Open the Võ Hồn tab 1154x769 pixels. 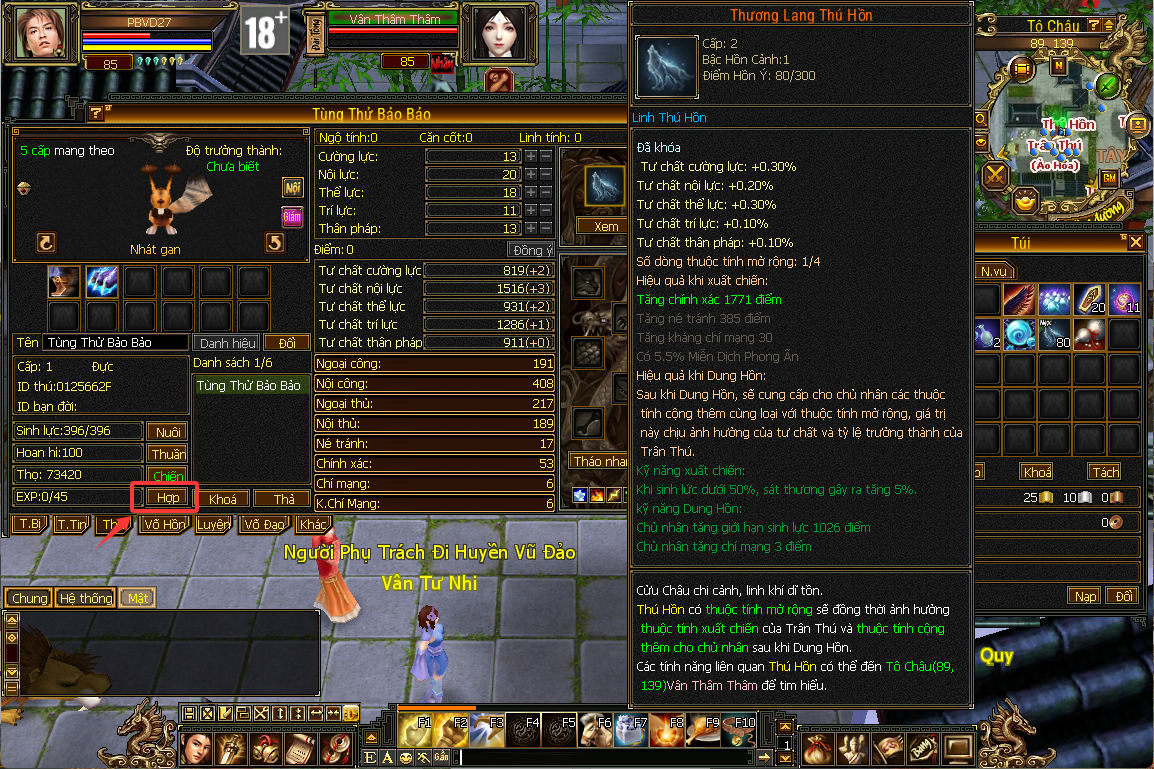pos(164,524)
